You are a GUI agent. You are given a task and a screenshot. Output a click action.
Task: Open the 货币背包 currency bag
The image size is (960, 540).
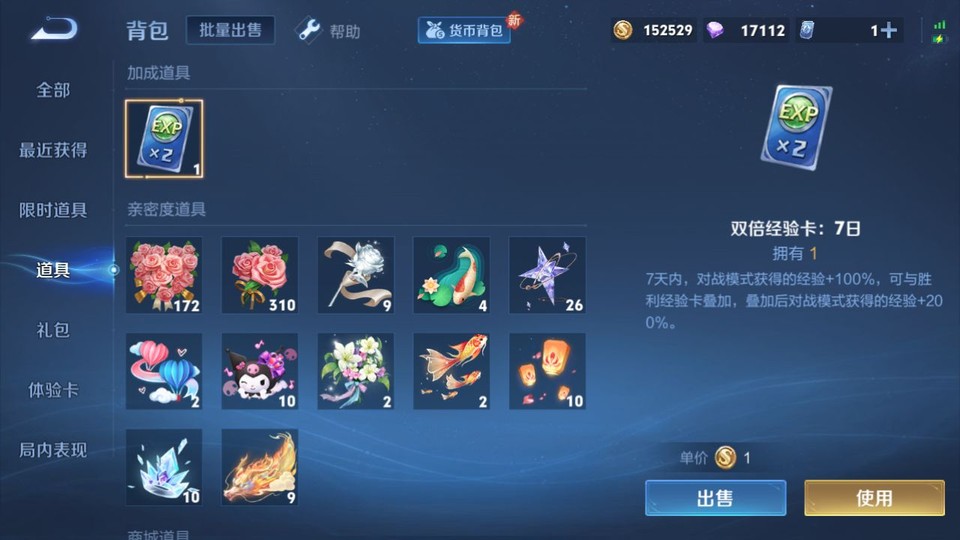coord(464,31)
